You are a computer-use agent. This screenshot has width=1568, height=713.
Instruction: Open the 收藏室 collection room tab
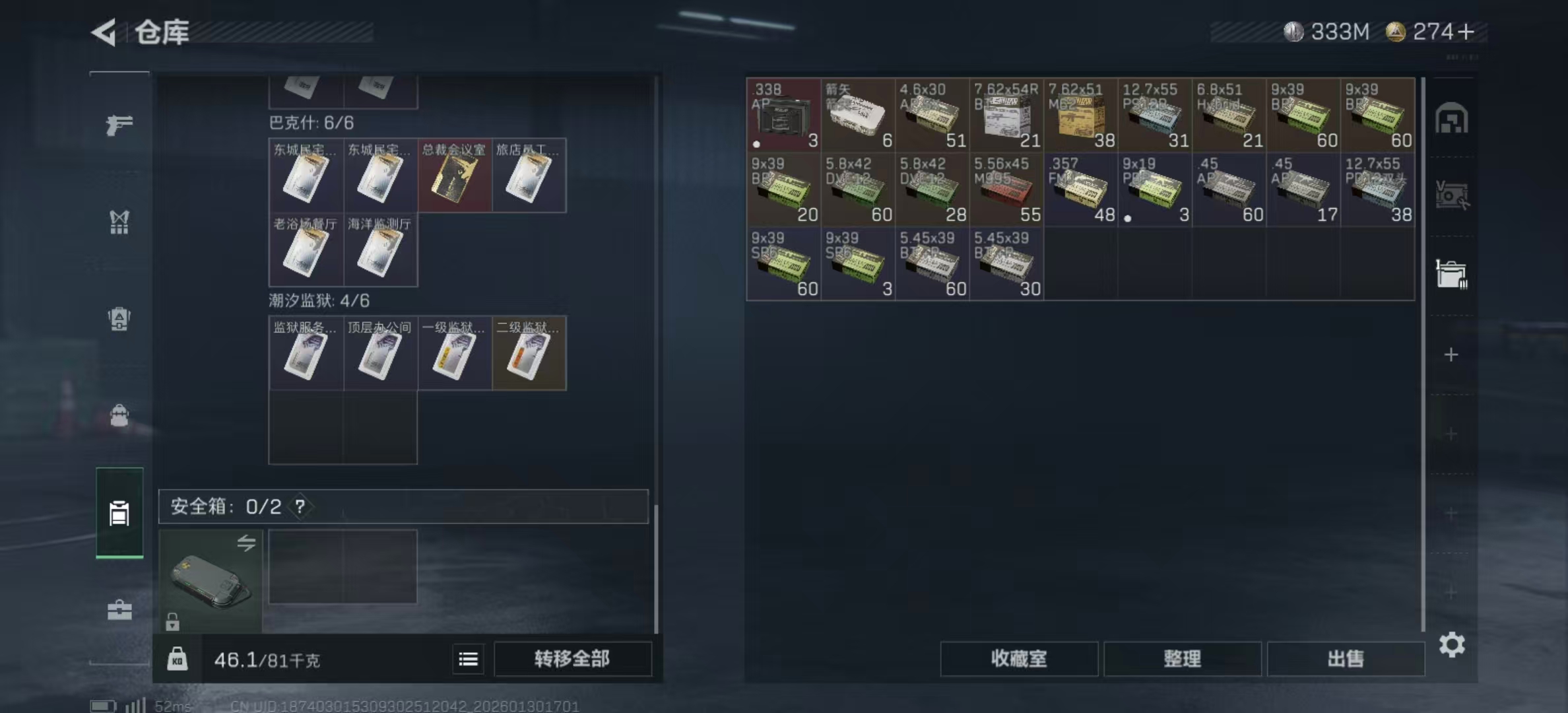(x=1019, y=659)
